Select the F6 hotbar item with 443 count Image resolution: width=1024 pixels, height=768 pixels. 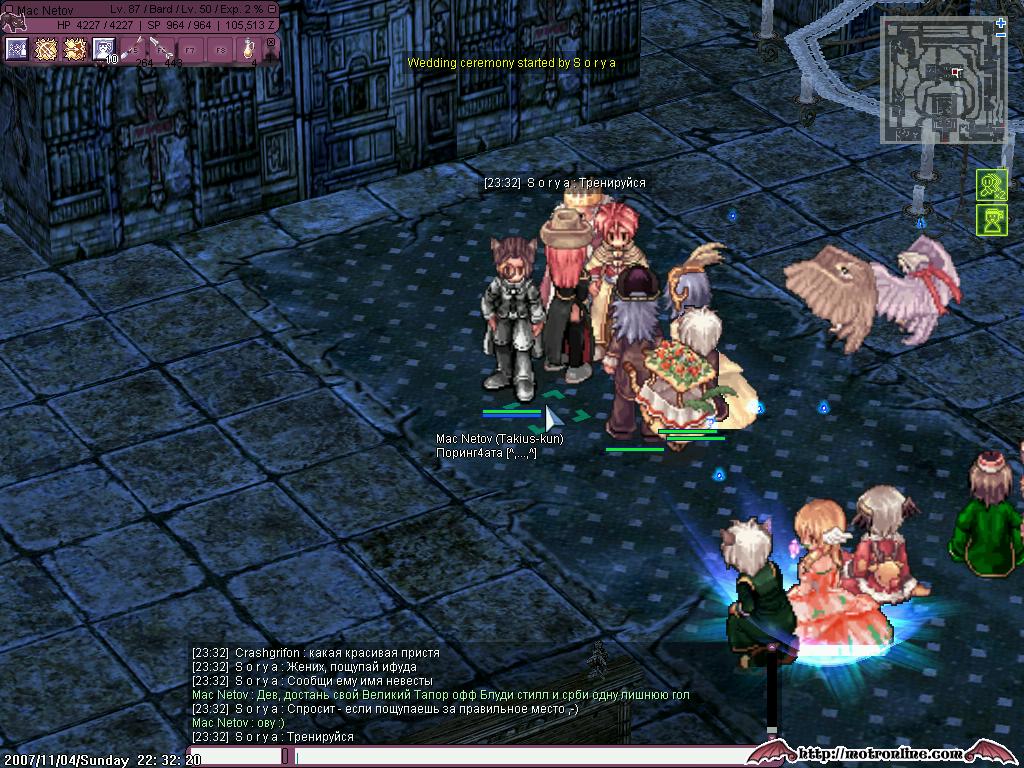[161, 49]
